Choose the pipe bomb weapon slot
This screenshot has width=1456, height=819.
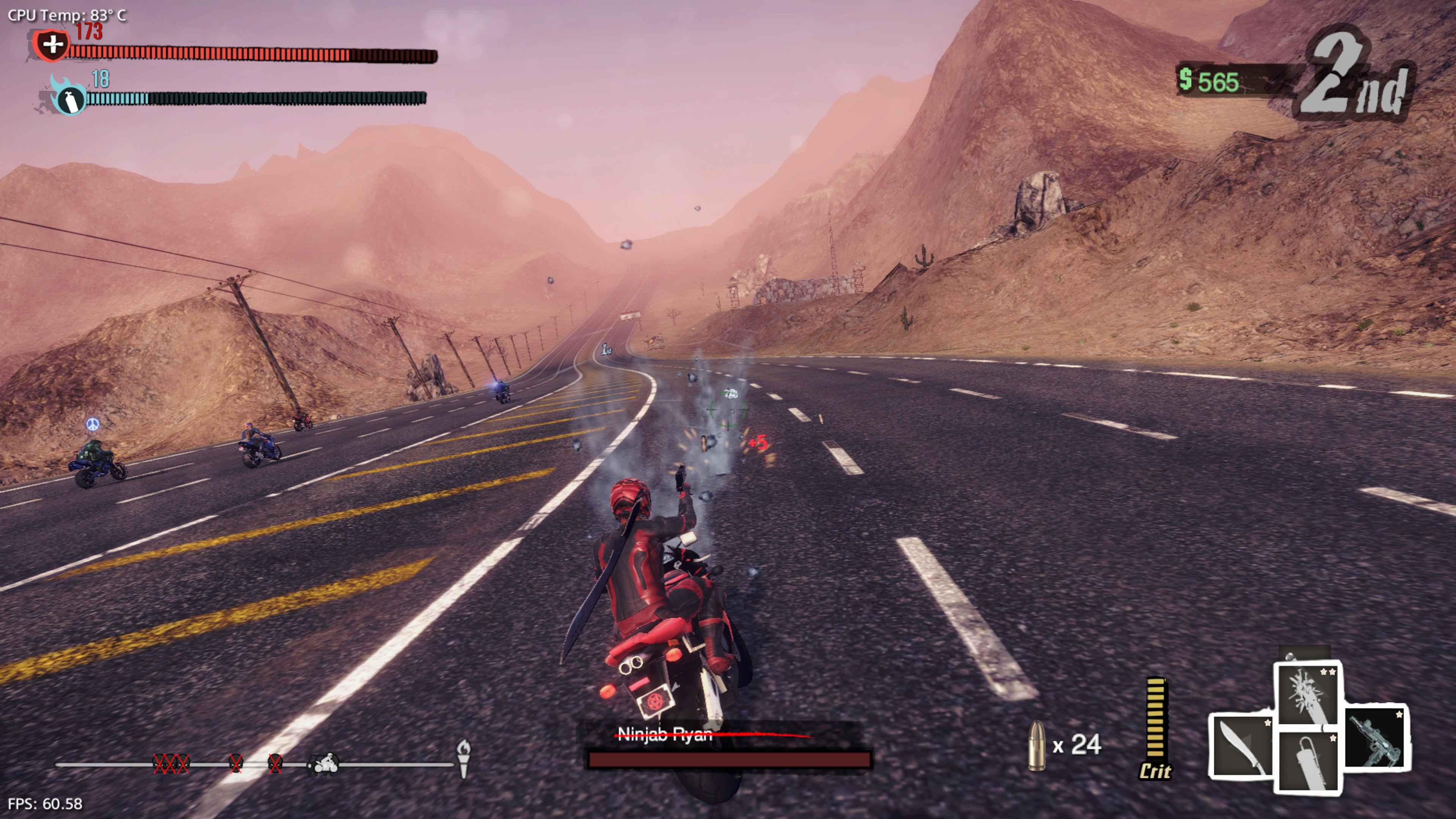1308,761
